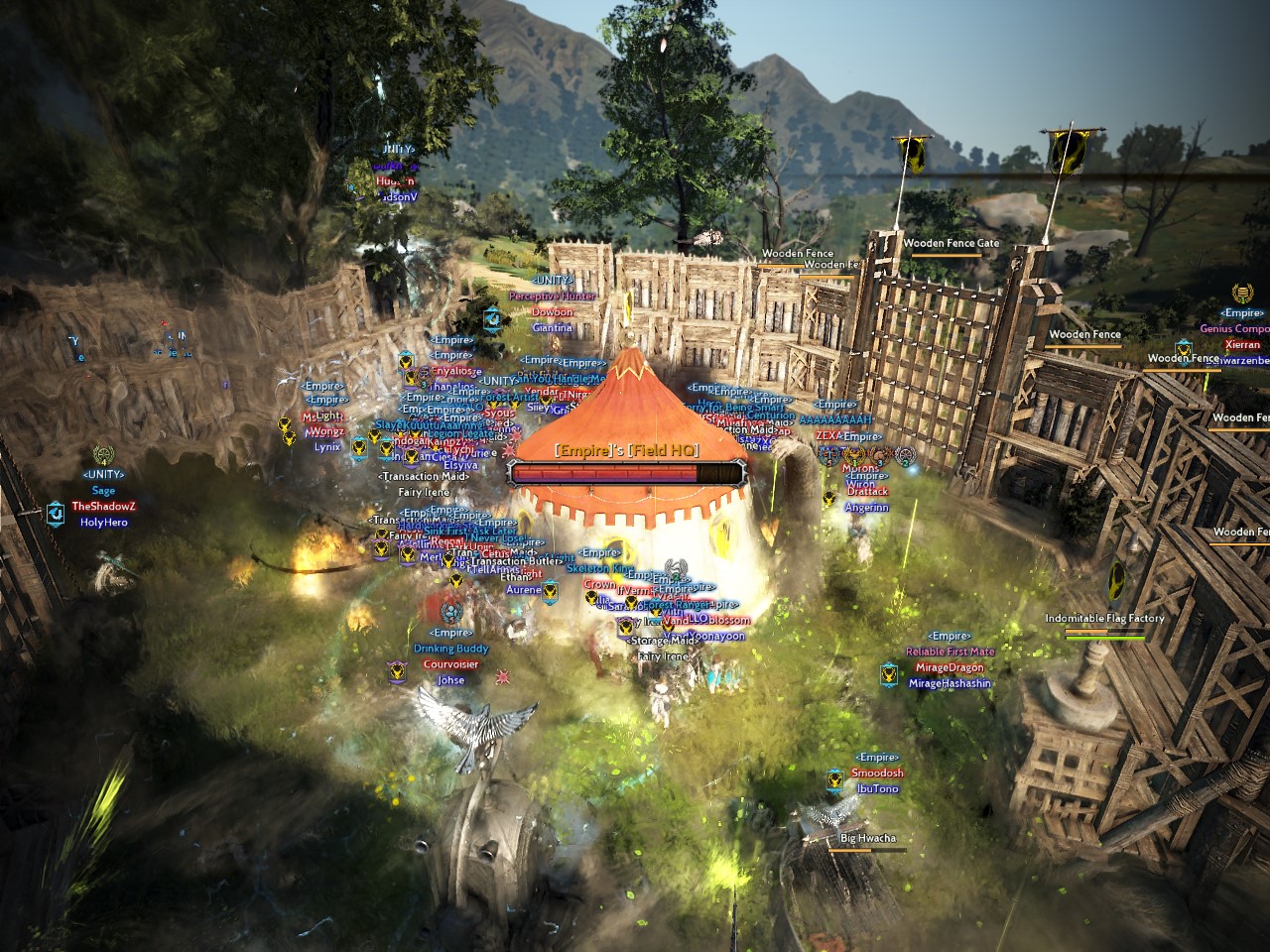Click the blue arrow summon icon beside TheShadowZ

click(x=57, y=515)
